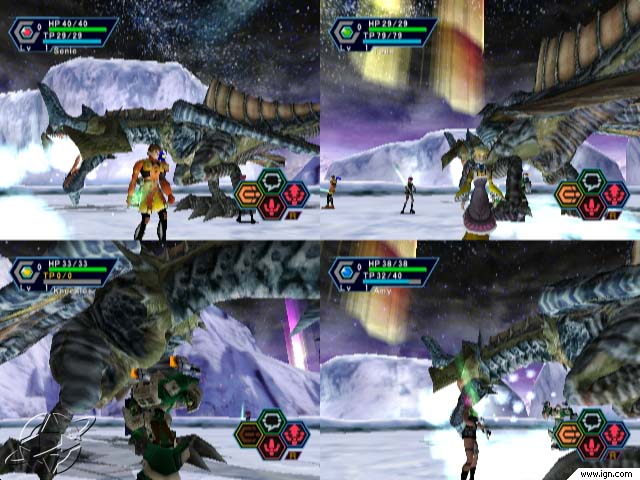Open the speech bubble chat icon on Sonic's palette
Image resolution: width=640 pixels, height=480 pixels.
click(272, 181)
